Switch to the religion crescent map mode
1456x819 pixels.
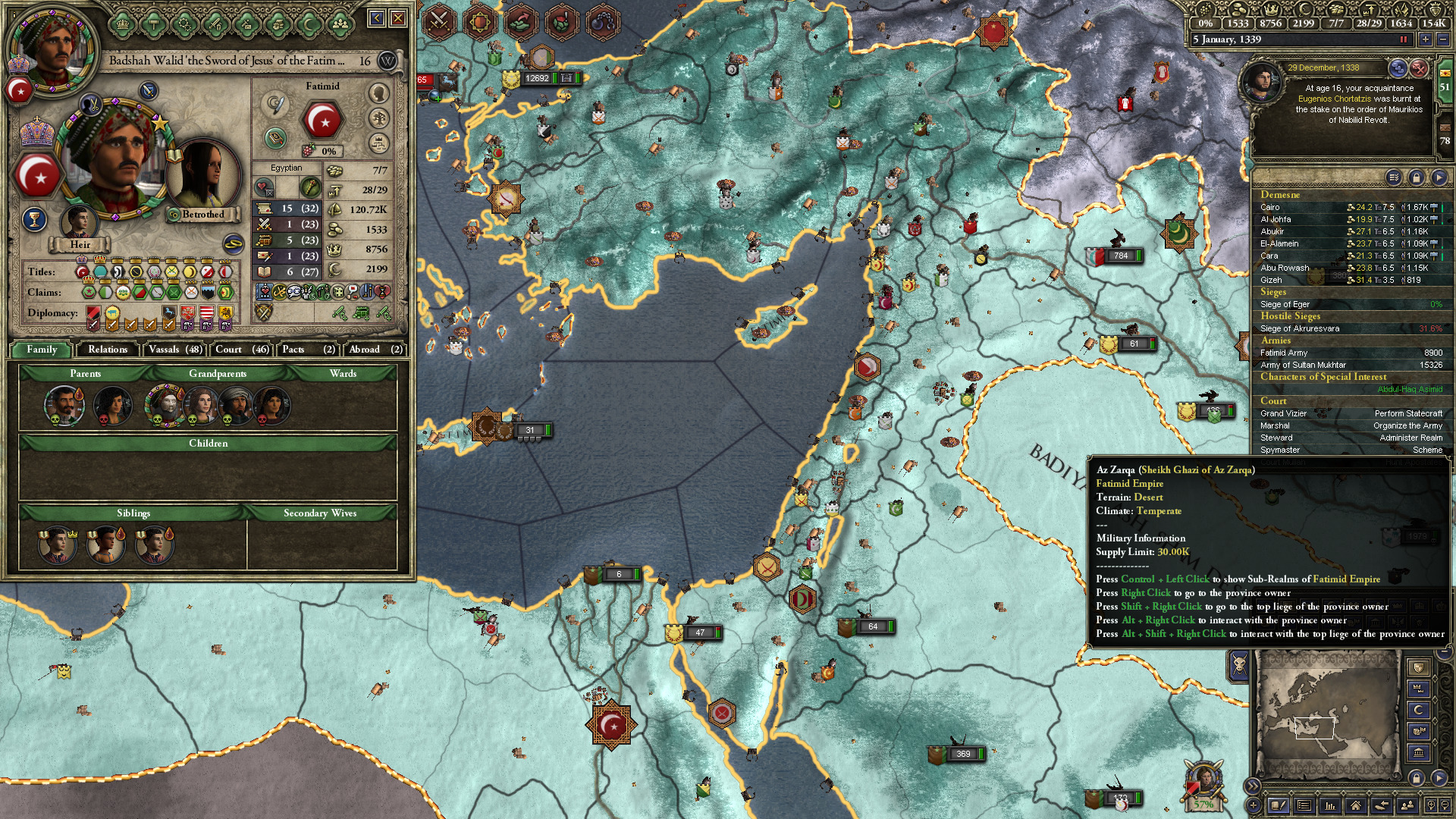pyautogui.click(x=1419, y=710)
